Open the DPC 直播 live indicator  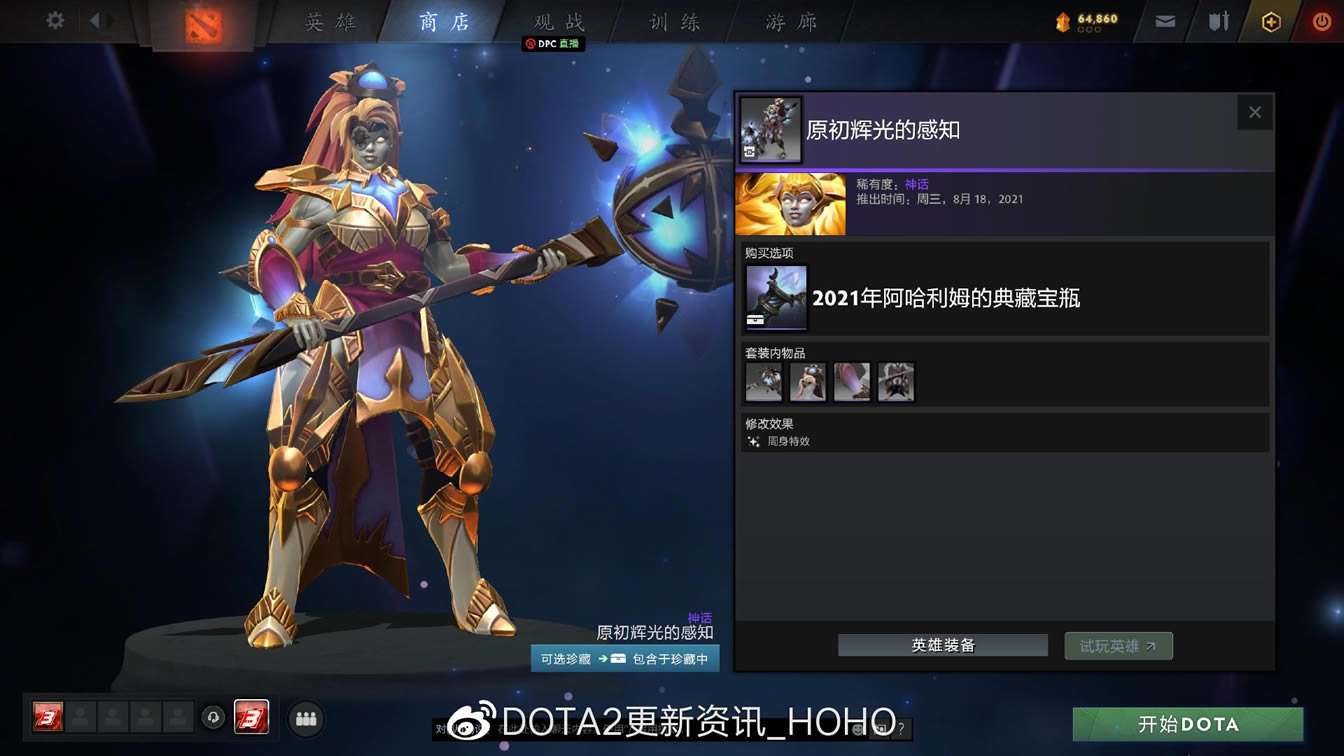tap(552, 44)
